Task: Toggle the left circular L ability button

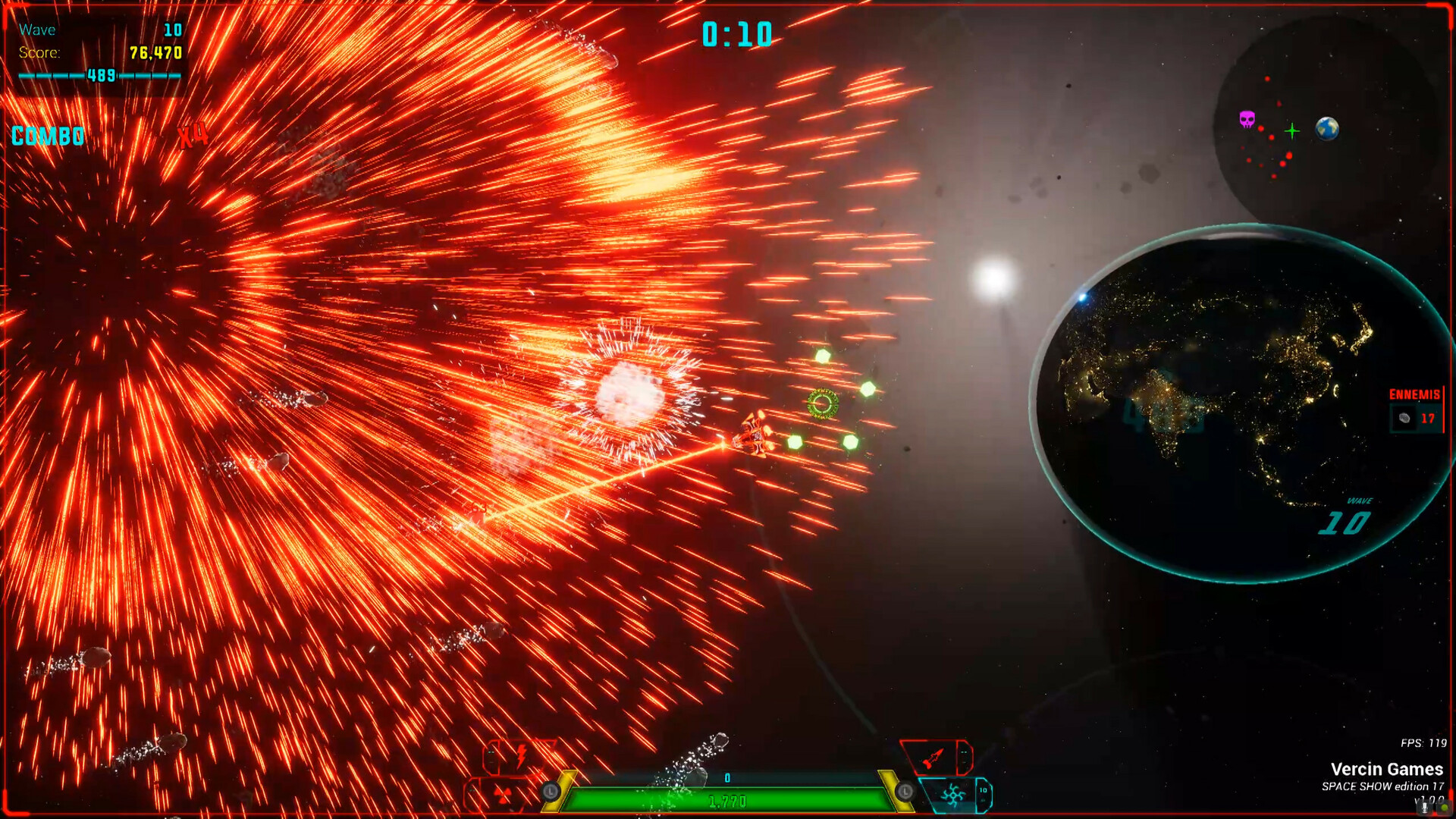Action: (551, 791)
